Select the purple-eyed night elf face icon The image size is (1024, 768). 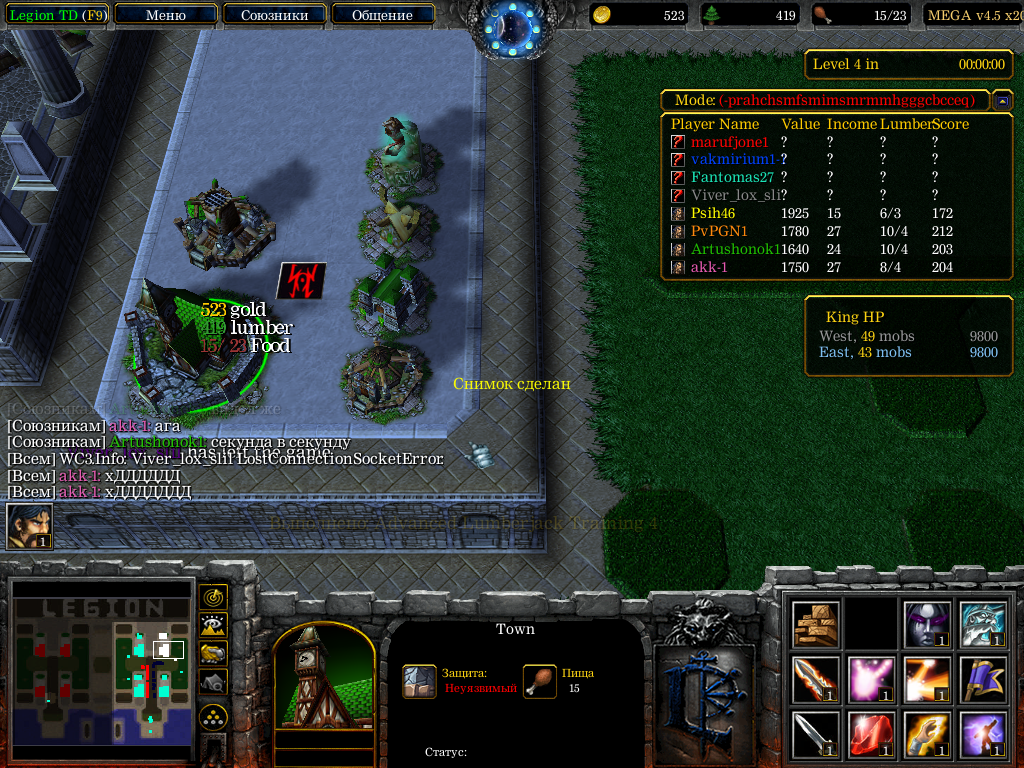point(925,624)
